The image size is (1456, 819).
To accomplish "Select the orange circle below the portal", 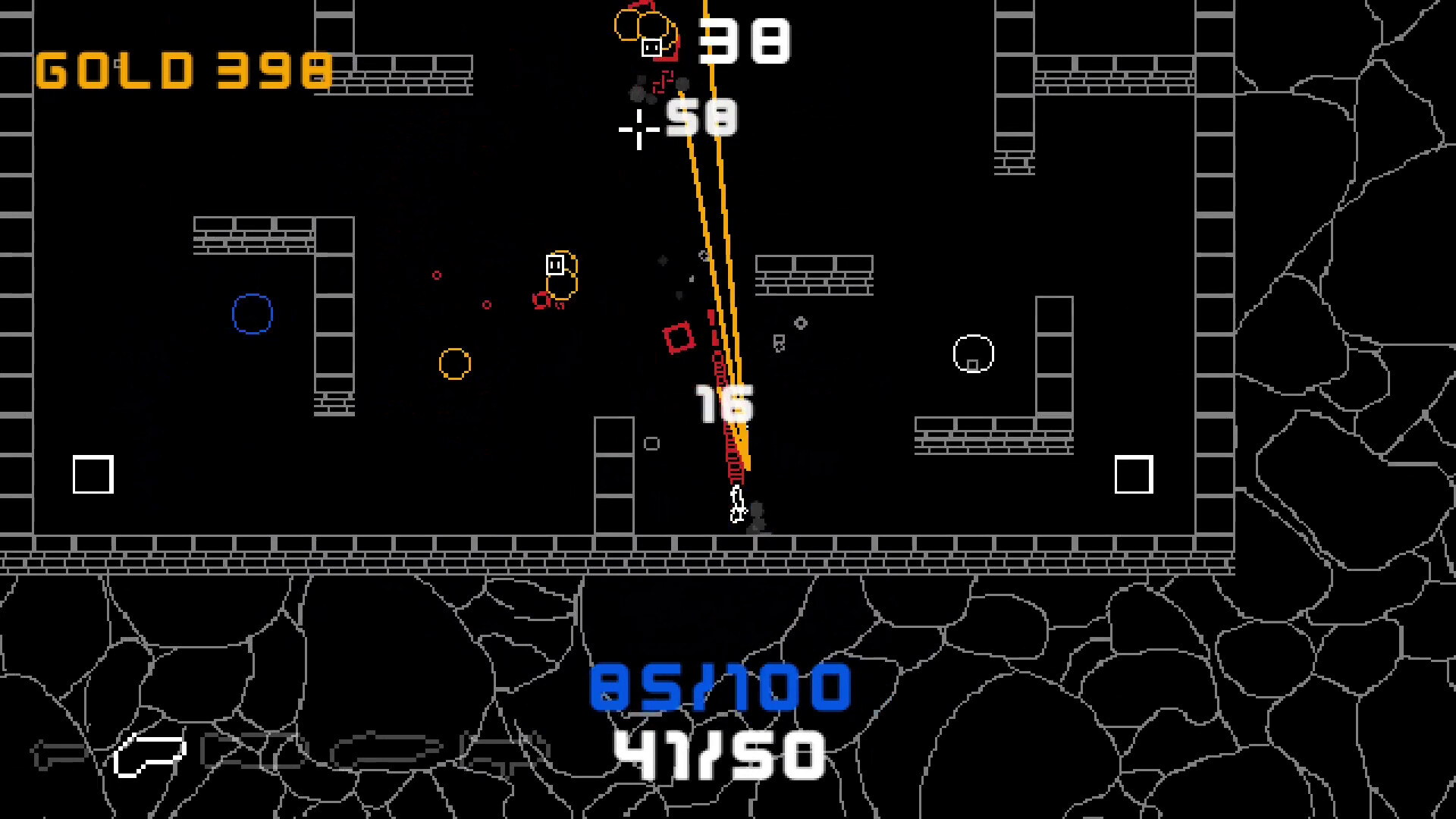I will 456,364.
